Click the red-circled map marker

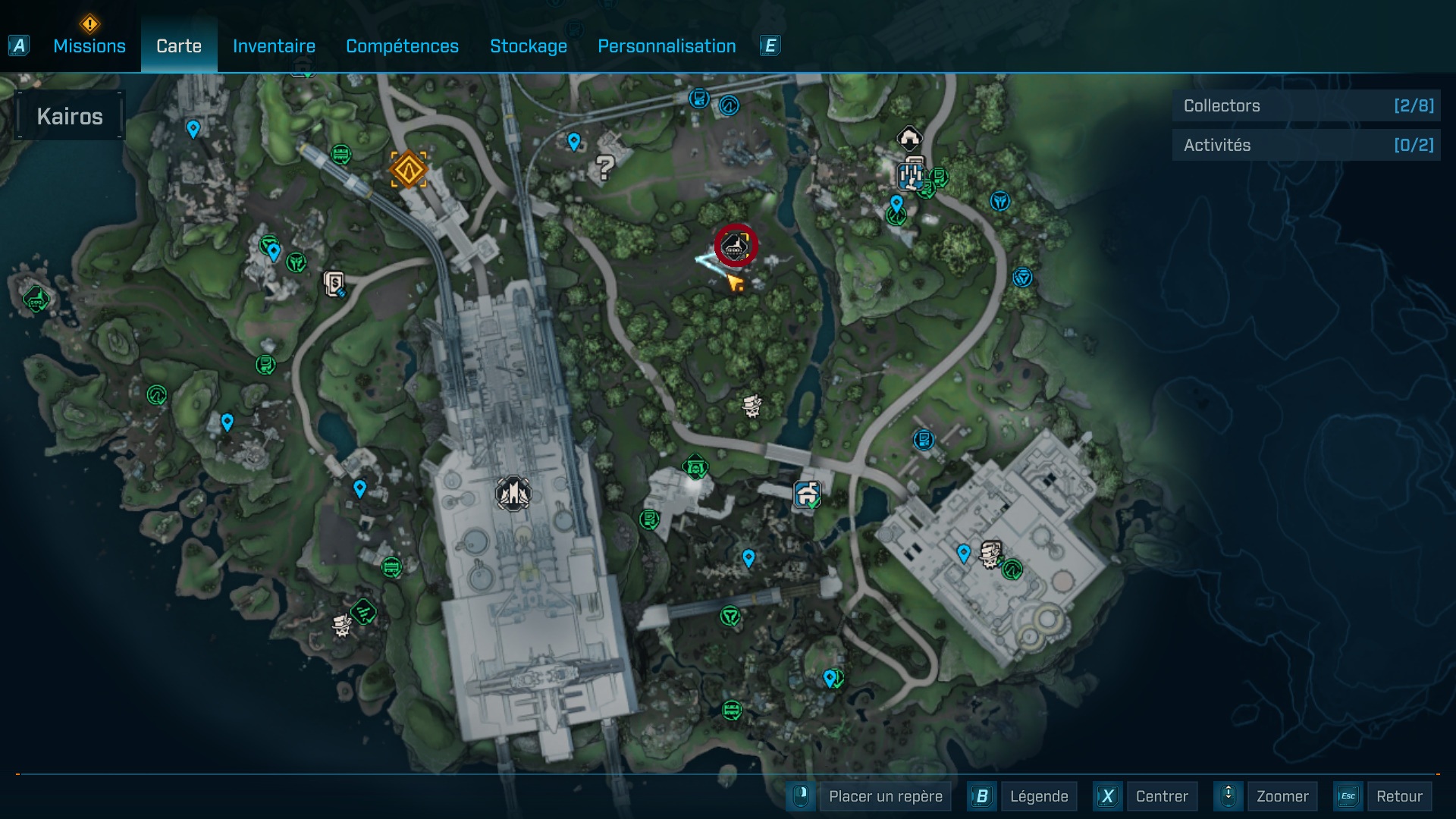coord(736,245)
